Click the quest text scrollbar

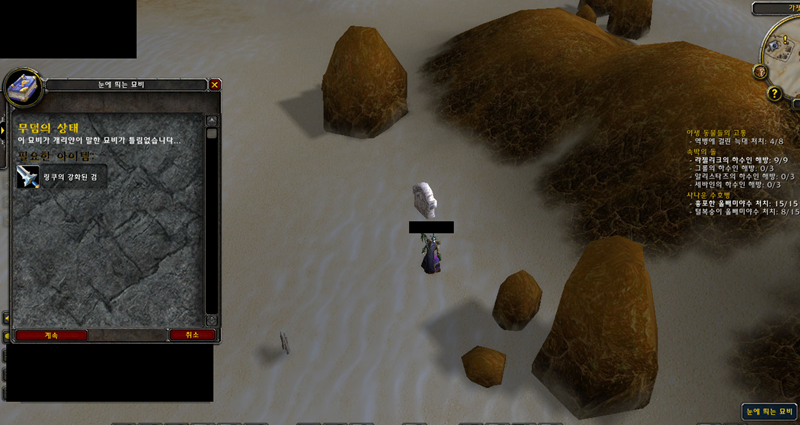211,220
